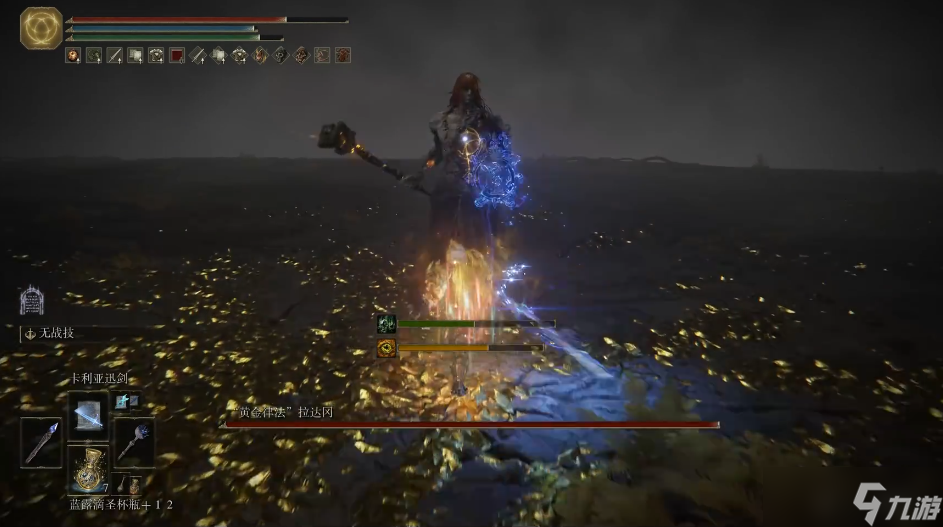
Task: Click the tombstone spirit summon icon
Action: point(31,301)
